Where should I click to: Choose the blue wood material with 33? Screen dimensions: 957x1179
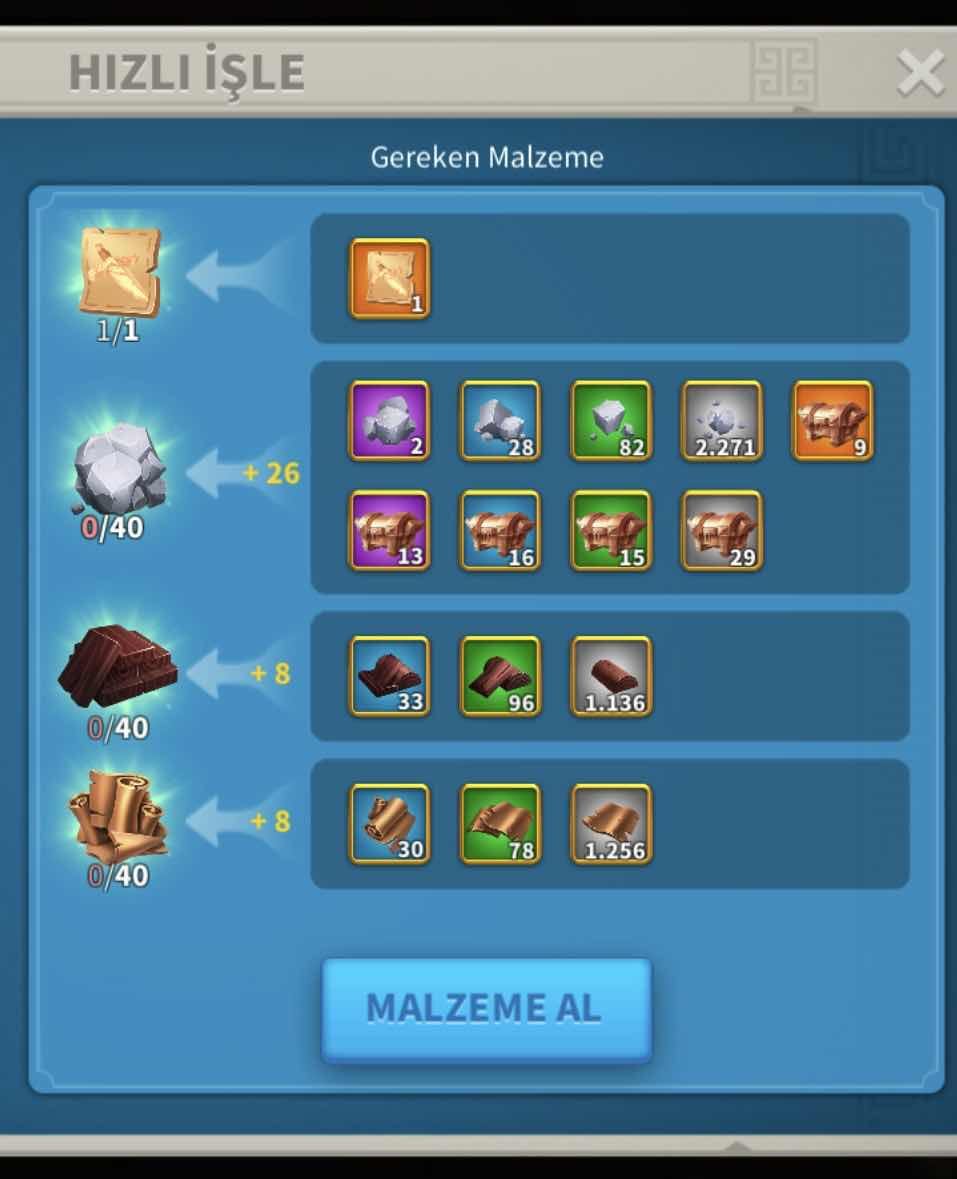pos(390,677)
